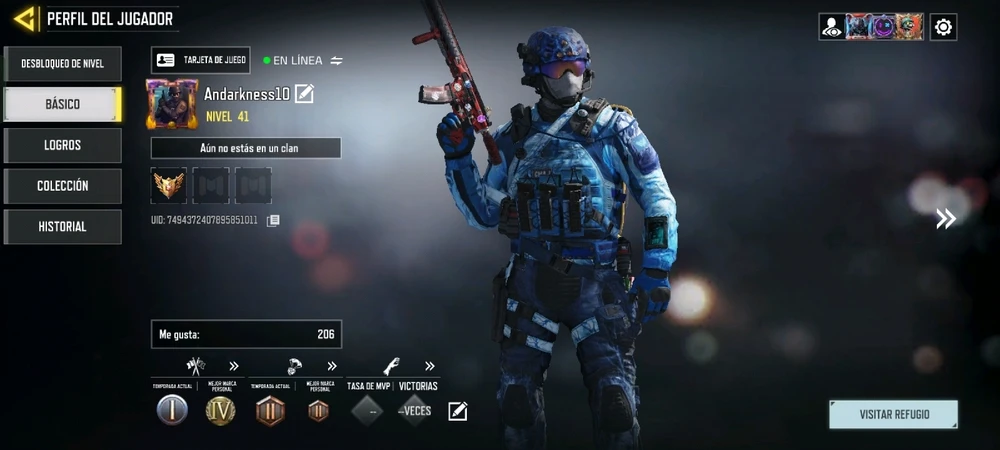Open the settings gear icon
Image resolution: width=1000 pixels, height=450 pixels.
[943, 27]
